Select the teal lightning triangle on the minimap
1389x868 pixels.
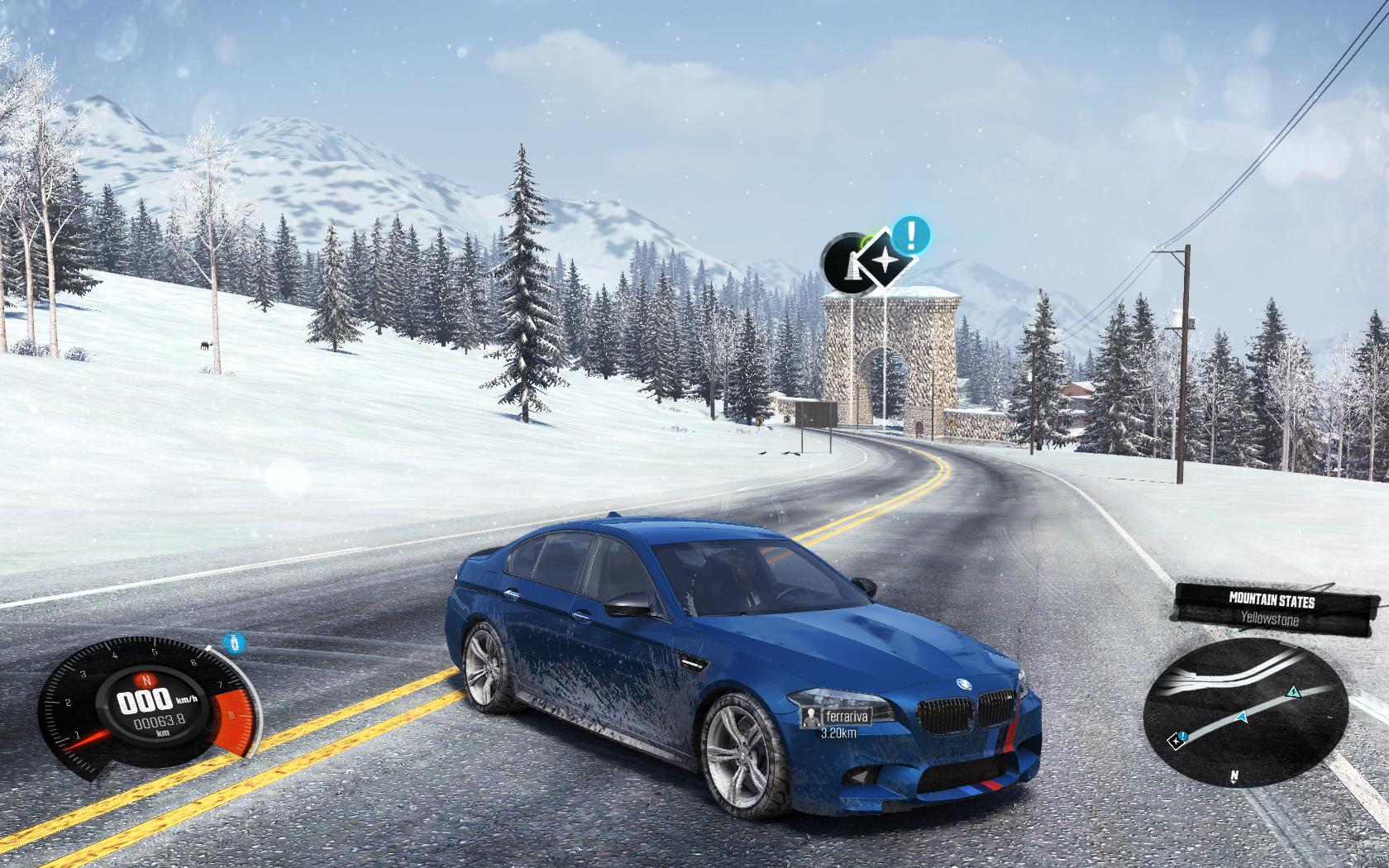coord(1292,690)
